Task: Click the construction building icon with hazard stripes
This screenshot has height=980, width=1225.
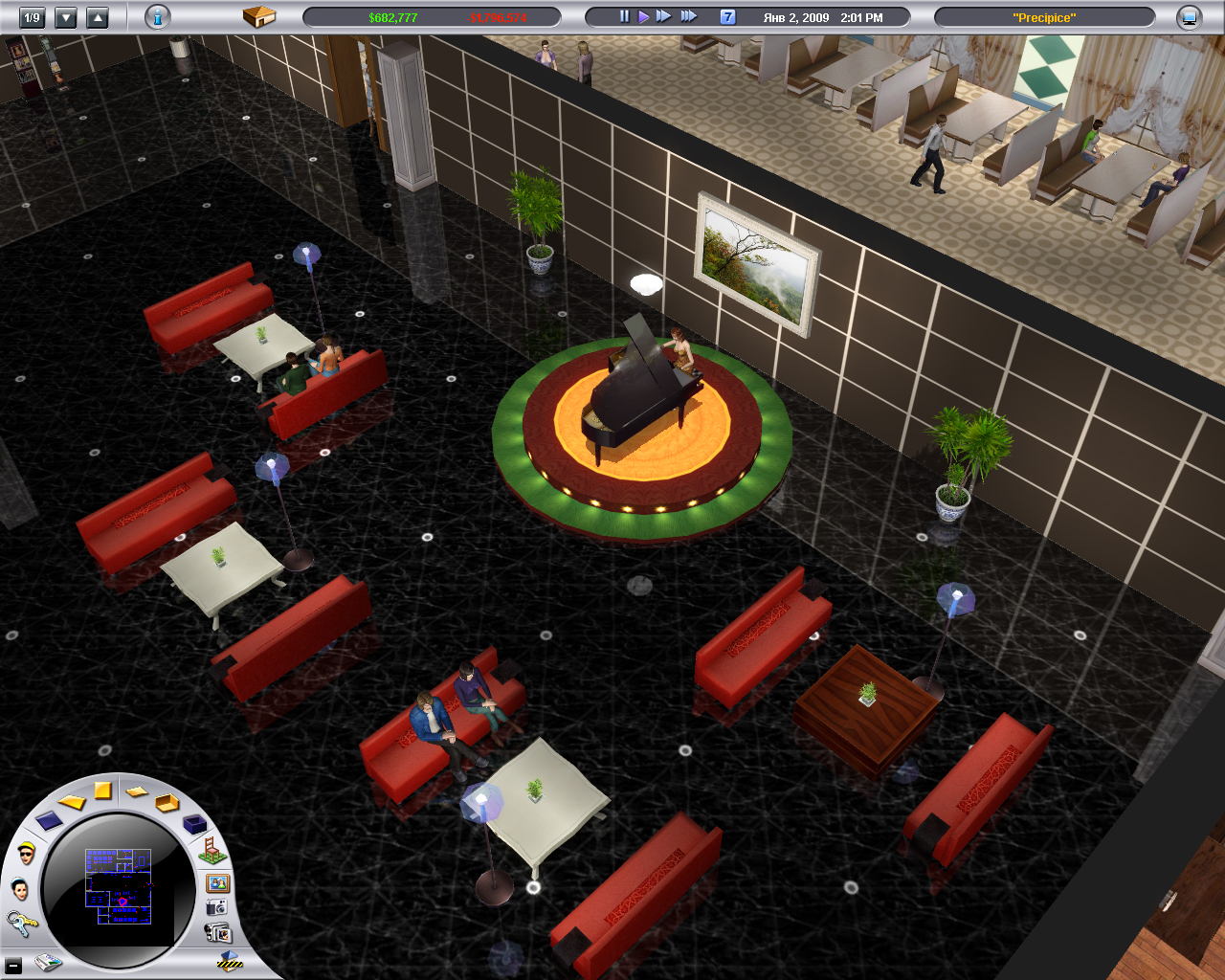Action: coord(230,960)
